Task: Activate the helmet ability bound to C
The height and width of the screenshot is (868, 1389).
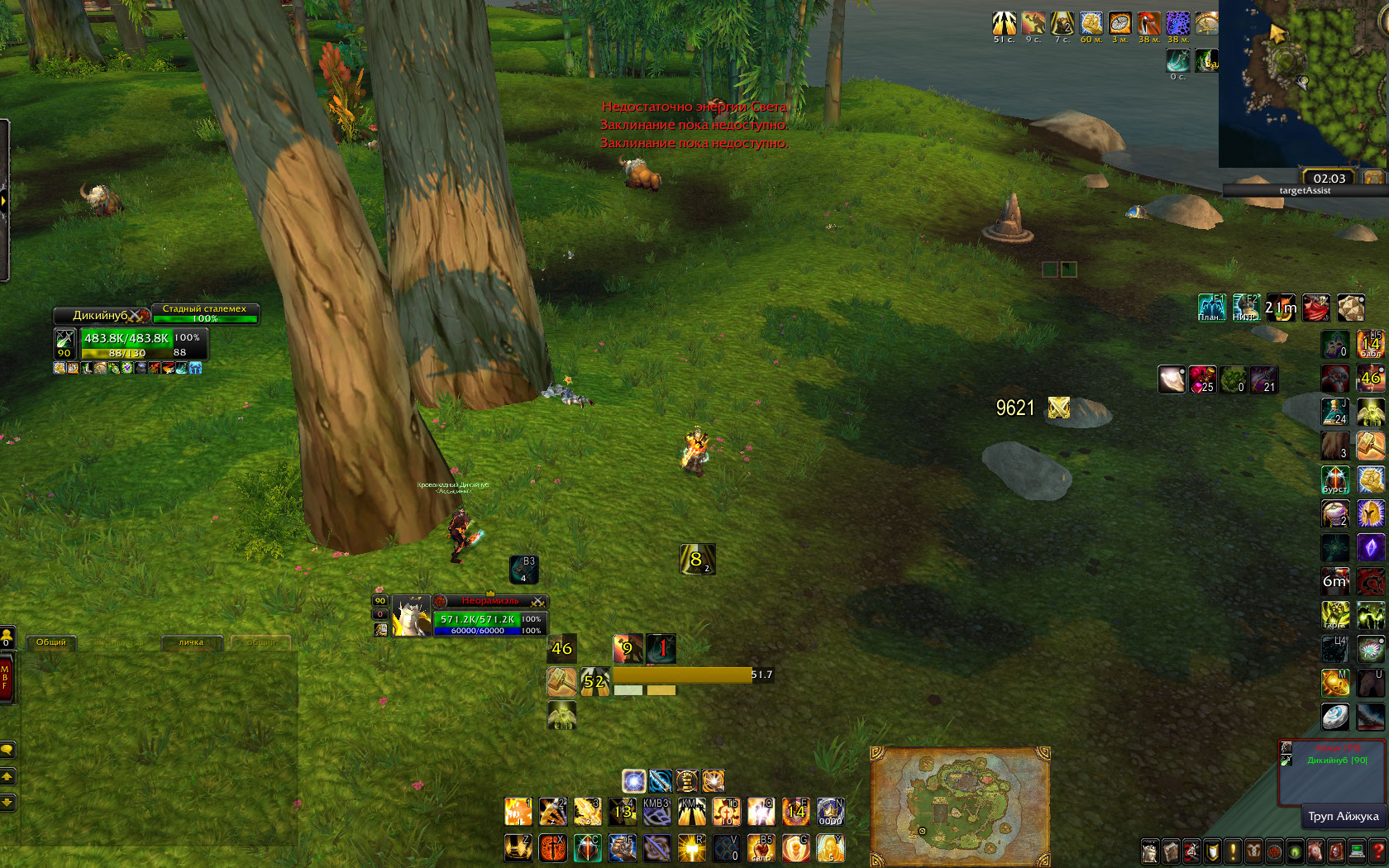Action: 588,847
